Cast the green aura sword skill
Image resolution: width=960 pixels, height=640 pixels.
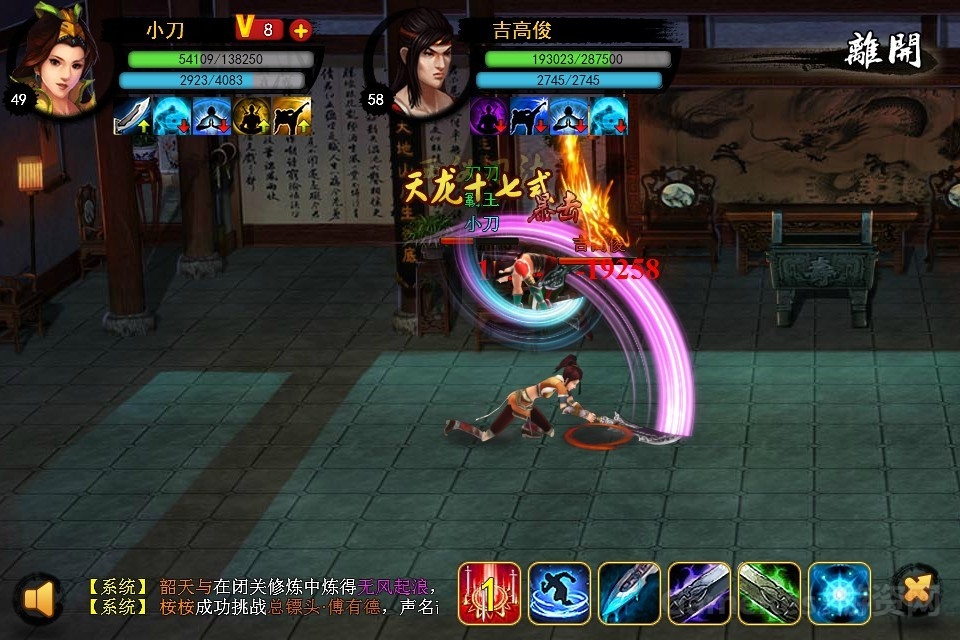tap(769, 593)
